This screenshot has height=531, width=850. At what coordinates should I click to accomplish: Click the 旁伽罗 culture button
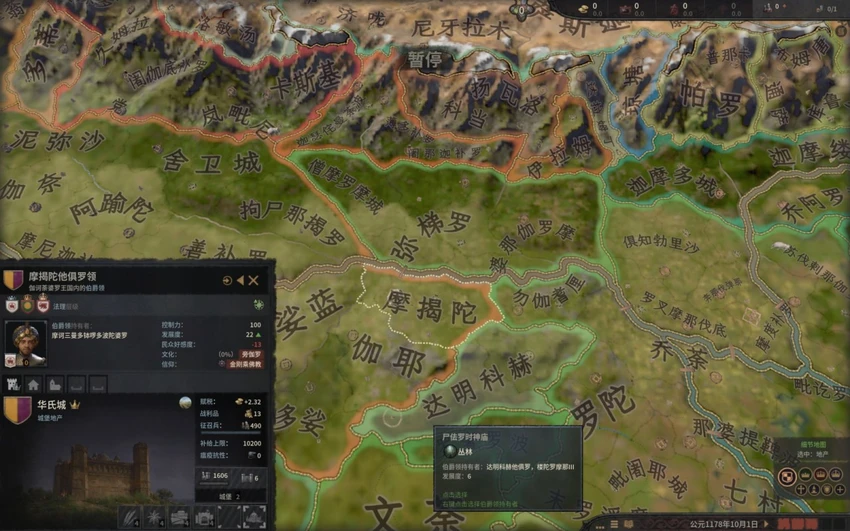click(251, 354)
